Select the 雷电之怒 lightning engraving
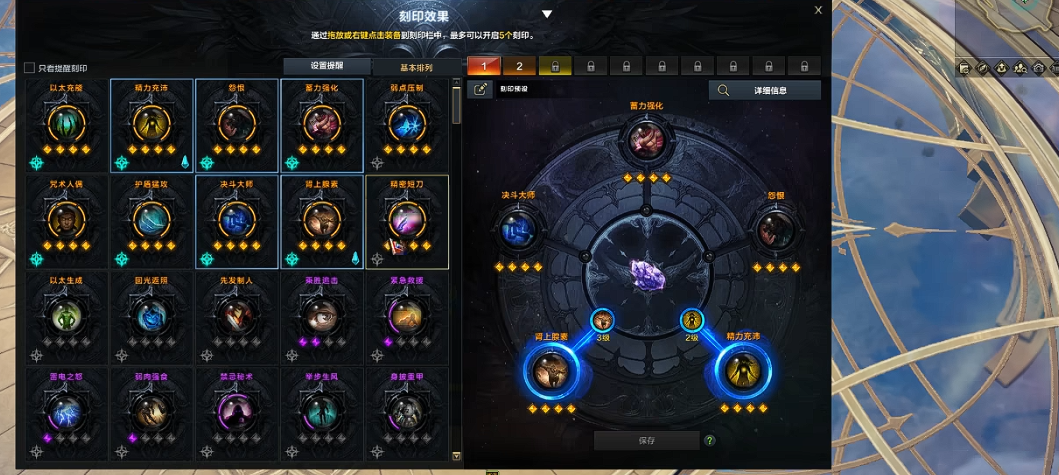 [x=67, y=411]
